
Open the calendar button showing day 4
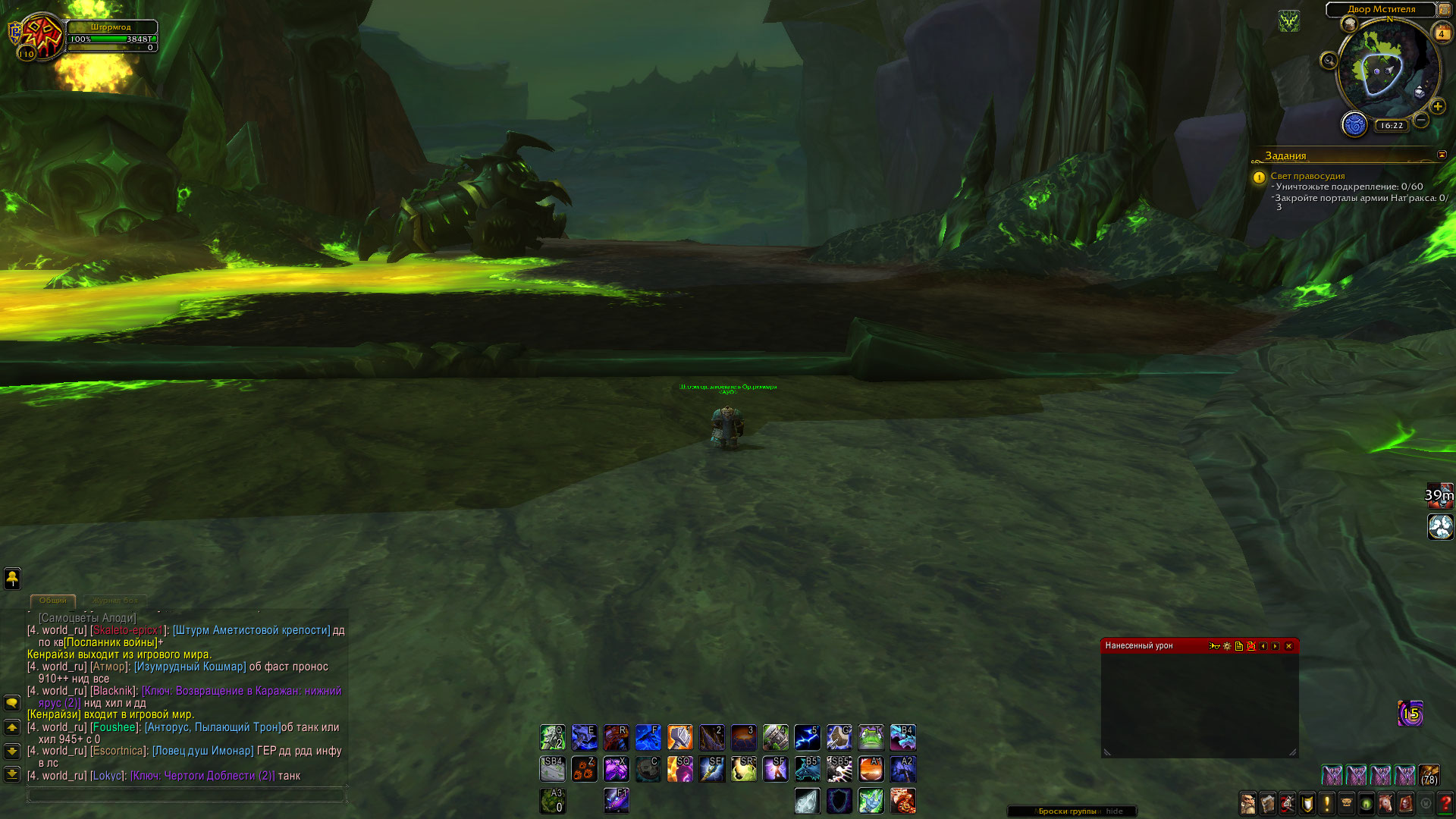point(1441,33)
